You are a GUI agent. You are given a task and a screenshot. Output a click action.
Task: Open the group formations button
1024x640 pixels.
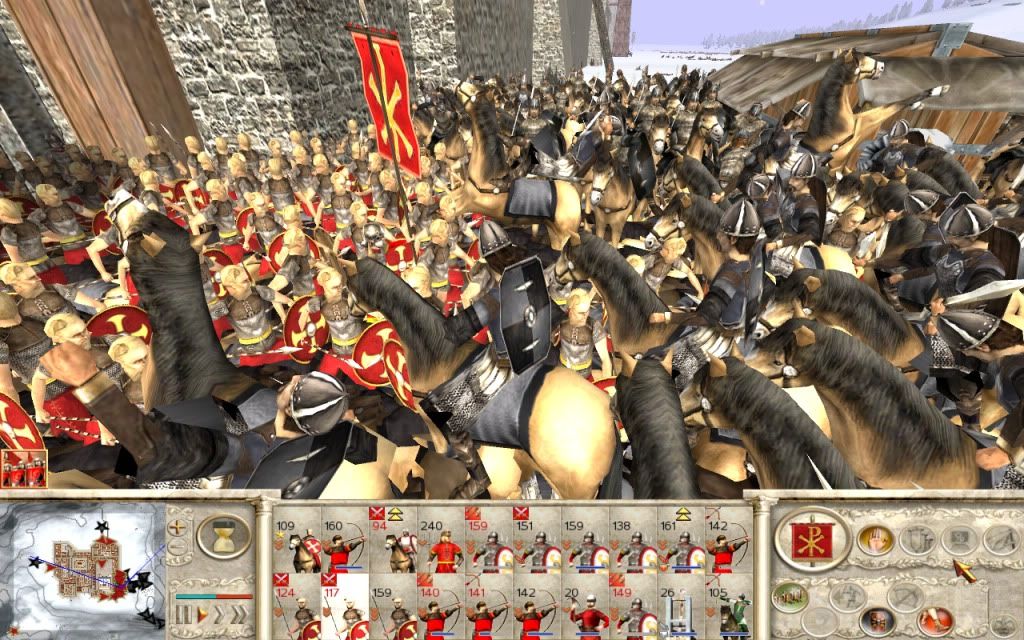(790, 596)
